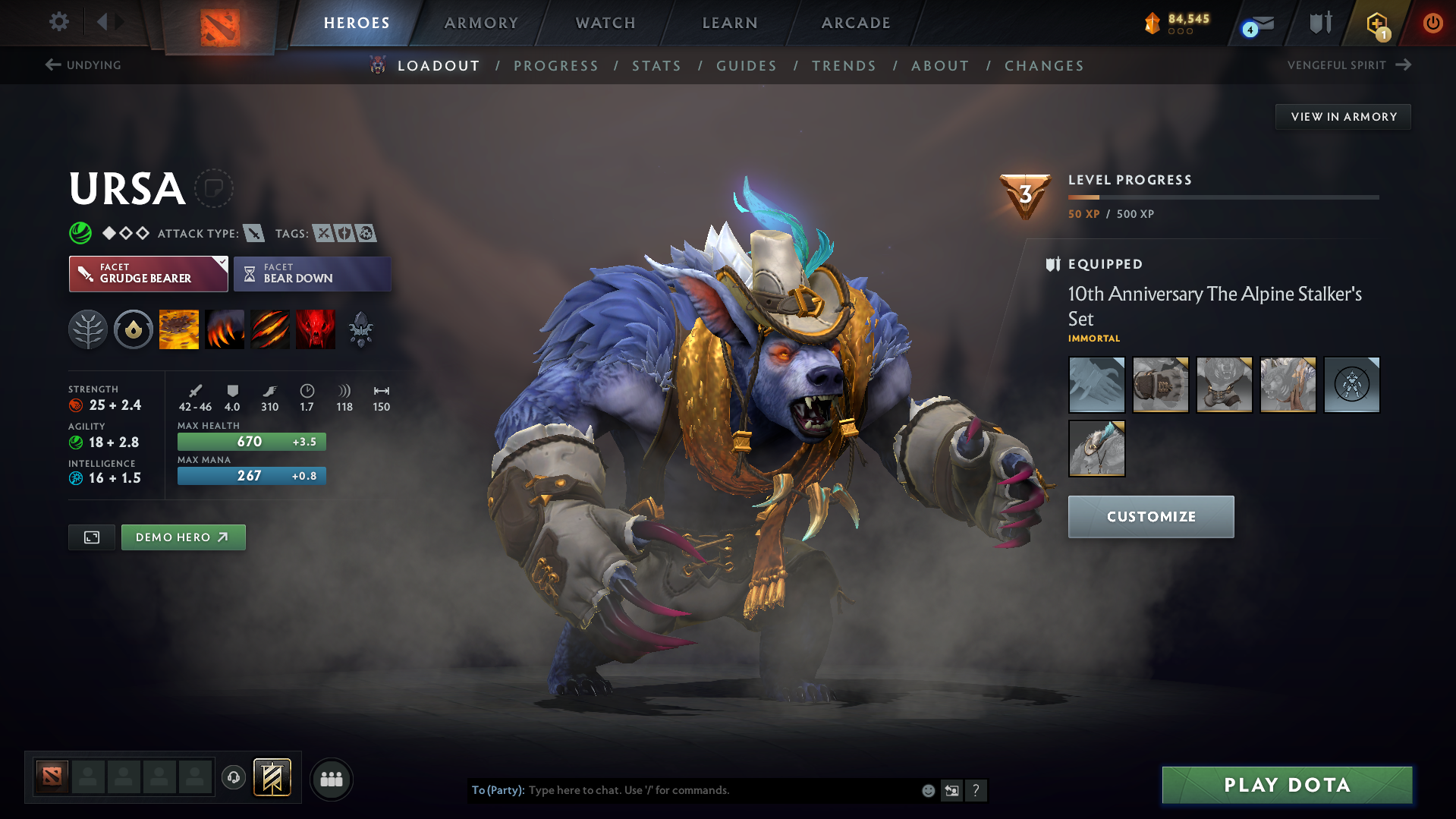The height and width of the screenshot is (819, 1456).
Task: Switch to the ARMORY tab
Action: pos(481,23)
